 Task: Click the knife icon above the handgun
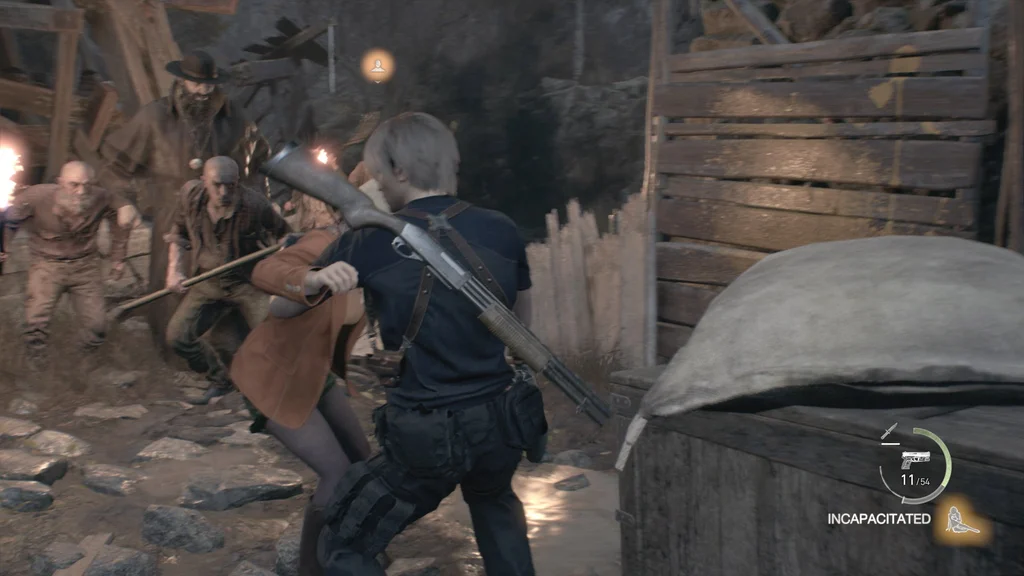coord(889,432)
